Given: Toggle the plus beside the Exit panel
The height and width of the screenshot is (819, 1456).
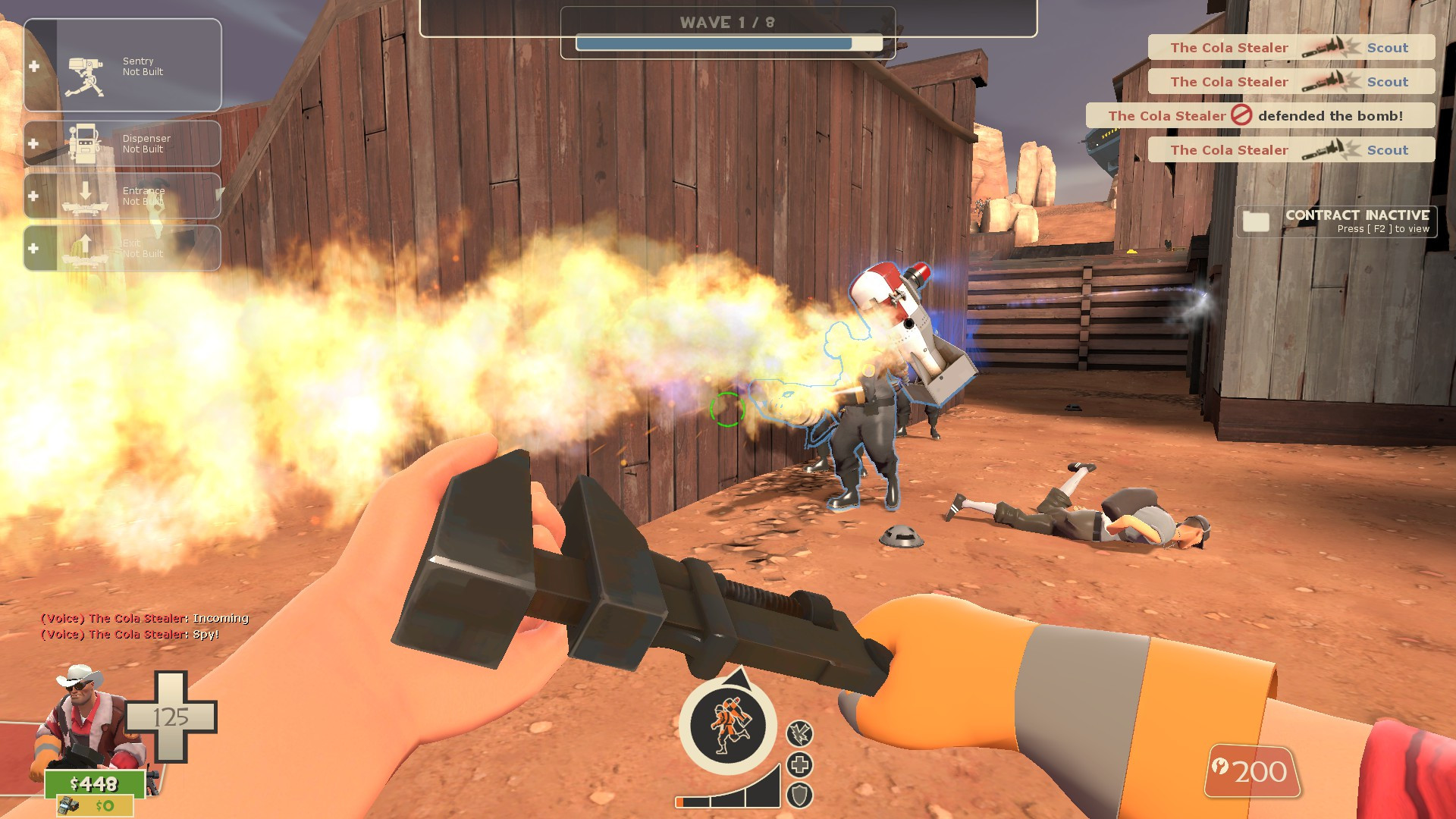Looking at the screenshot, I should pos(32,247).
